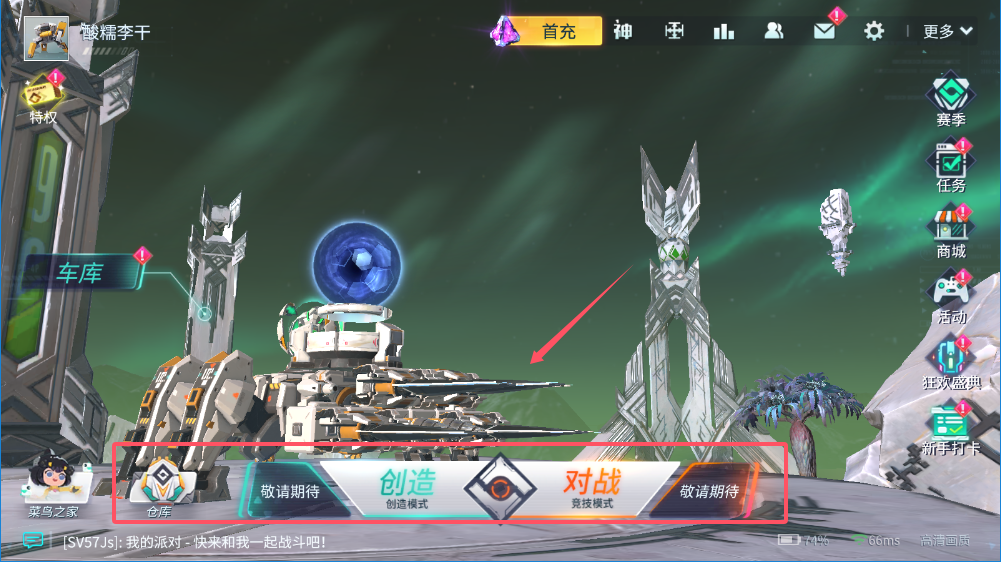Open the 特权 privilege ticket
The height and width of the screenshot is (562, 1001).
click(x=43, y=98)
